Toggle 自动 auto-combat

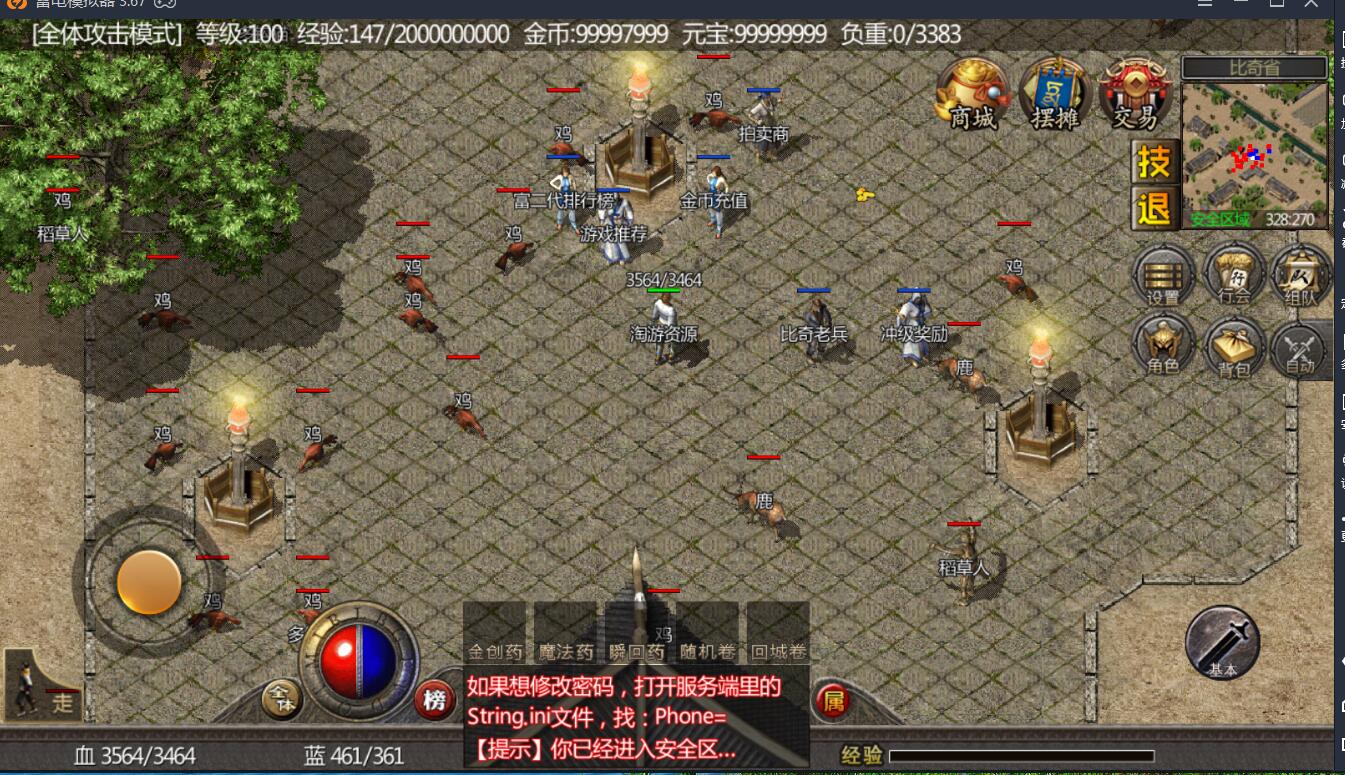[x=1300, y=349]
